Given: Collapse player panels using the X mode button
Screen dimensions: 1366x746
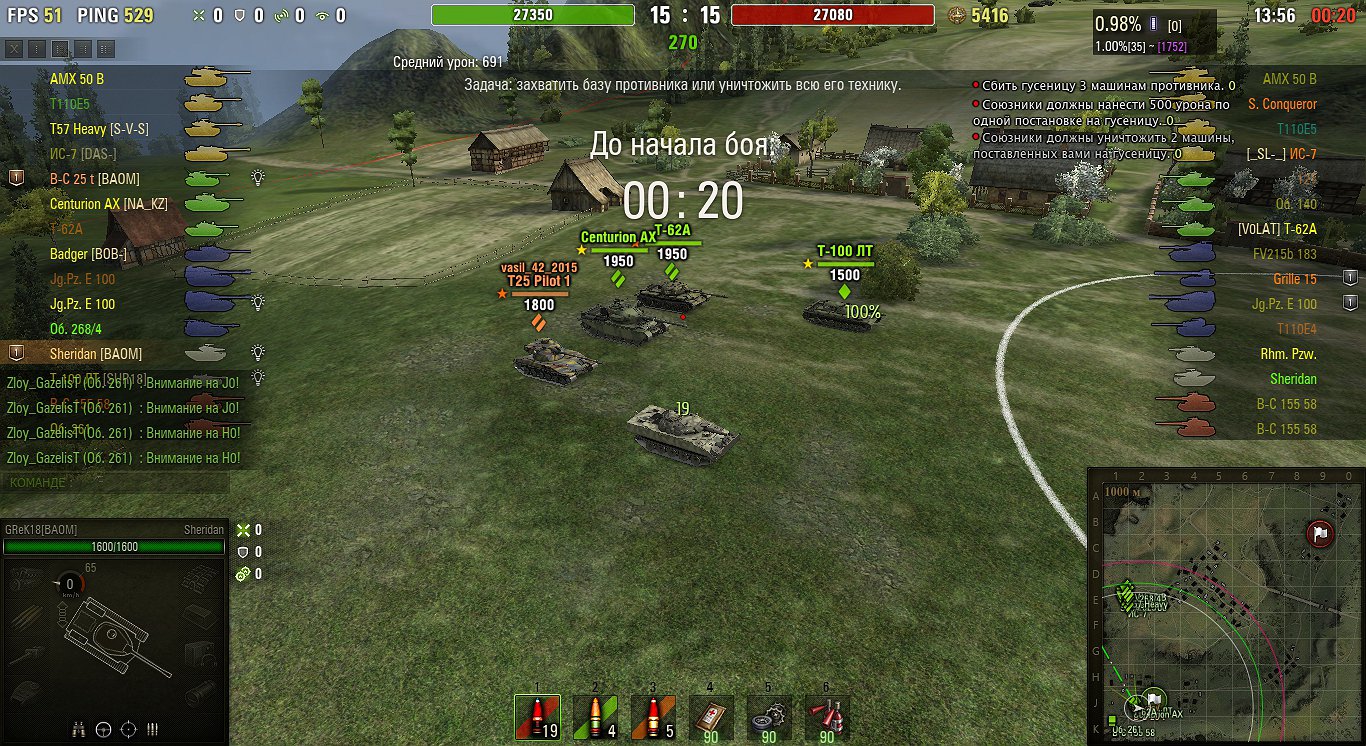Looking at the screenshot, I should pos(14,48).
